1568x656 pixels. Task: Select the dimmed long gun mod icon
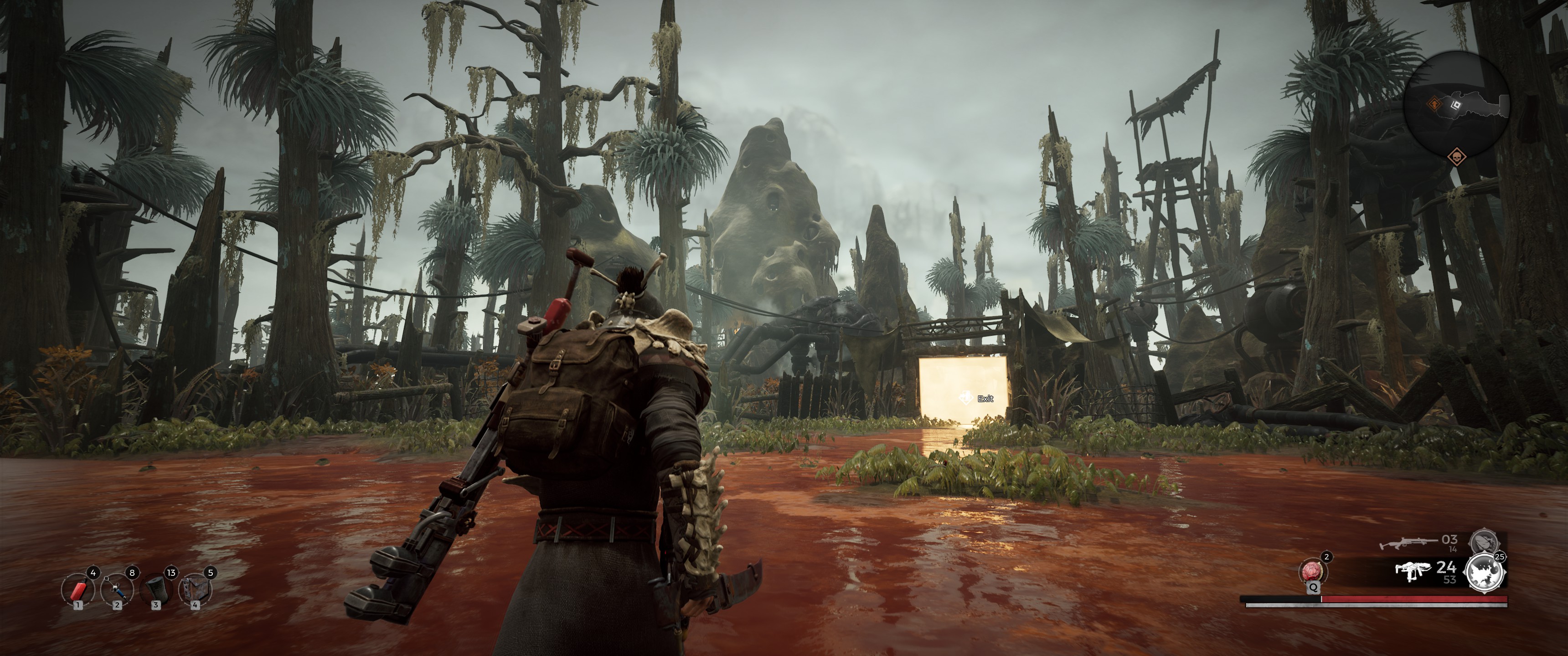pyautogui.click(x=1483, y=542)
